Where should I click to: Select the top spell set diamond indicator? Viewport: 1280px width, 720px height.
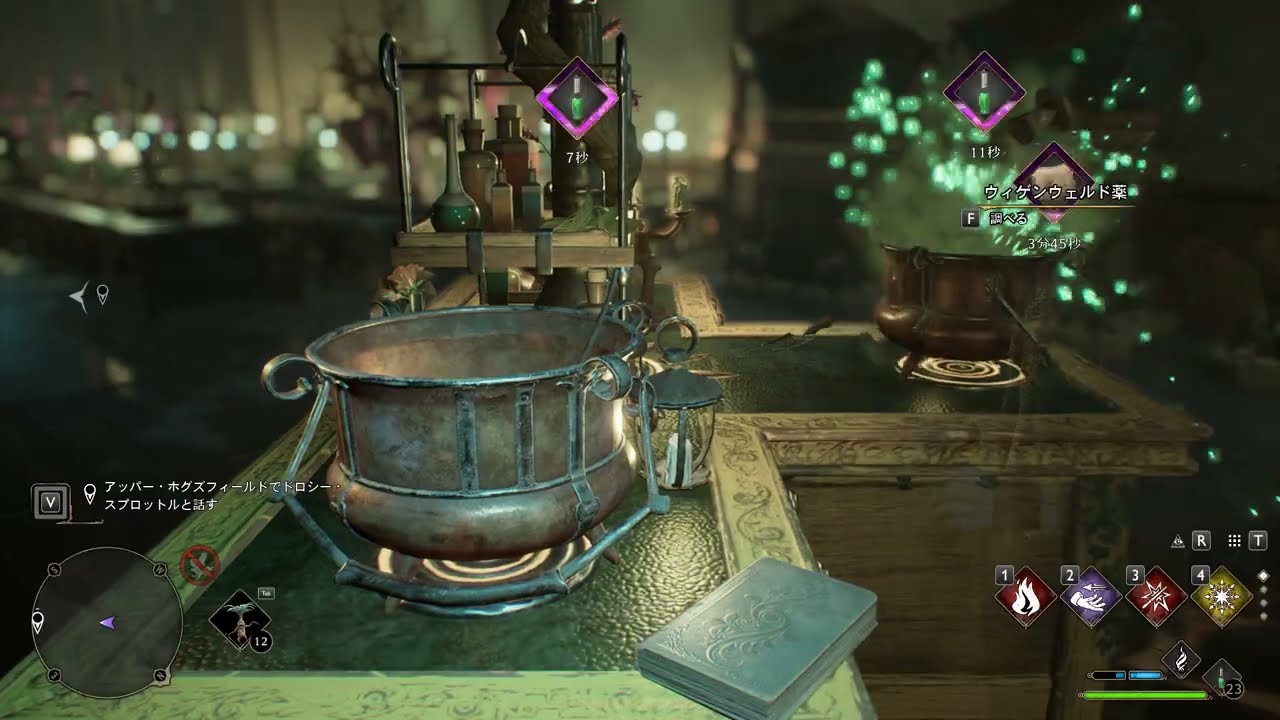click(x=1263, y=576)
